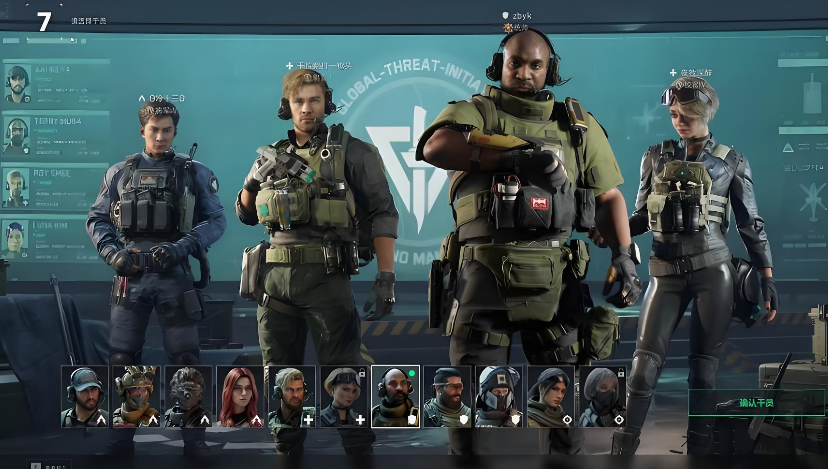Select the highlighted bald bearded operator
The image size is (828, 469).
coord(396,396)
